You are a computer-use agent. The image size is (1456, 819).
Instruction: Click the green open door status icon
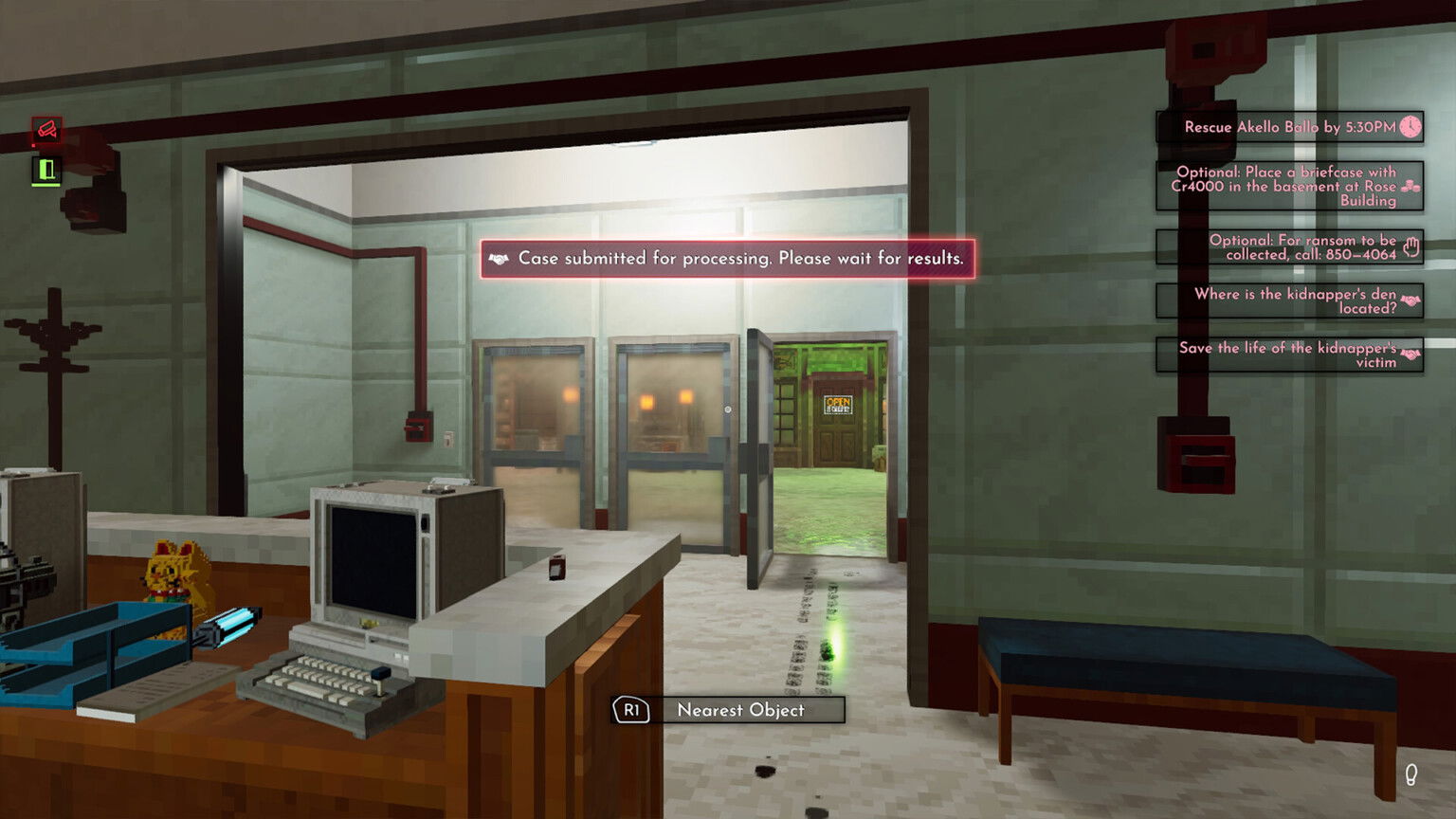[x=46, y=169]
